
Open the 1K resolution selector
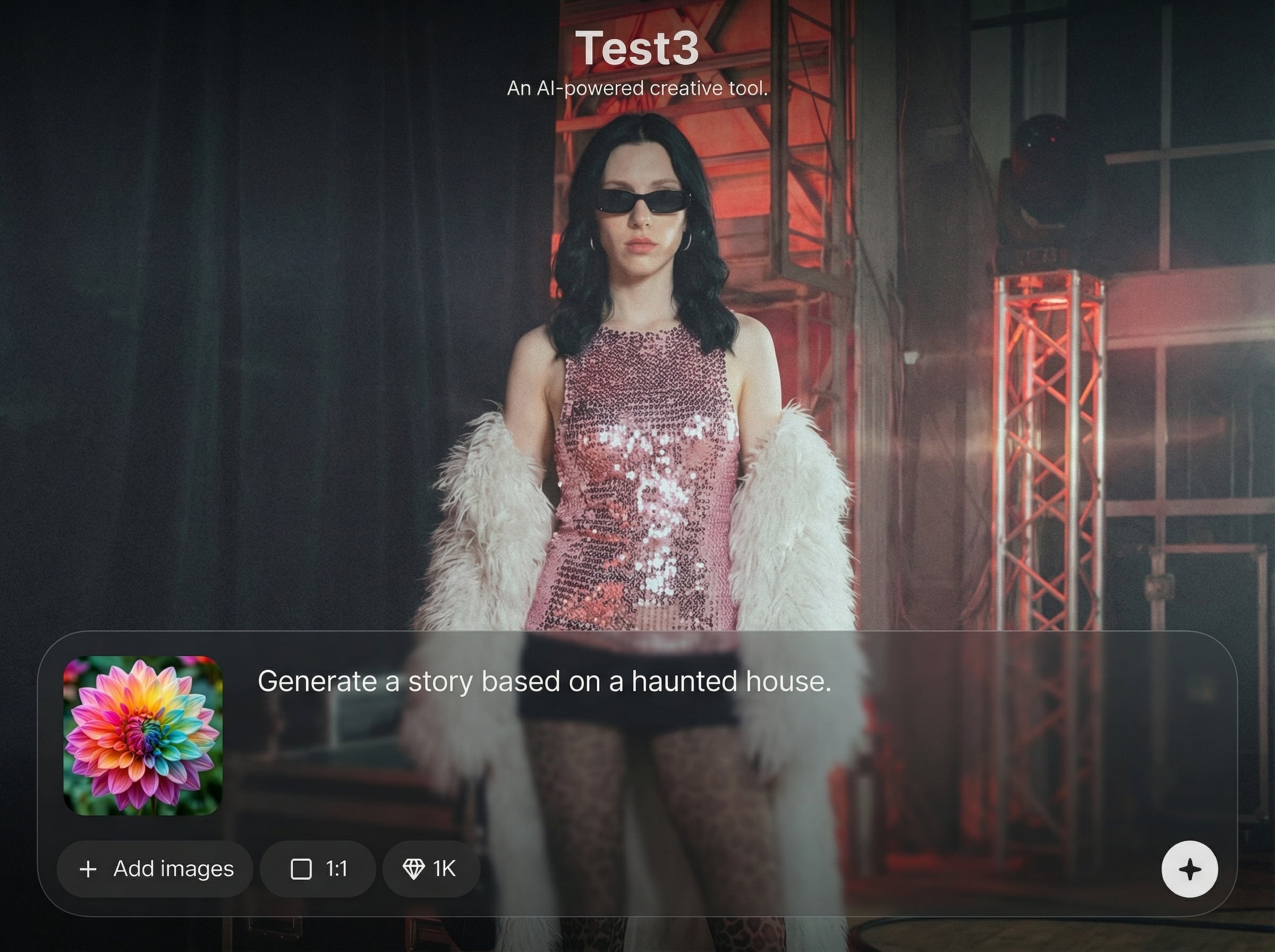point(430,869)
